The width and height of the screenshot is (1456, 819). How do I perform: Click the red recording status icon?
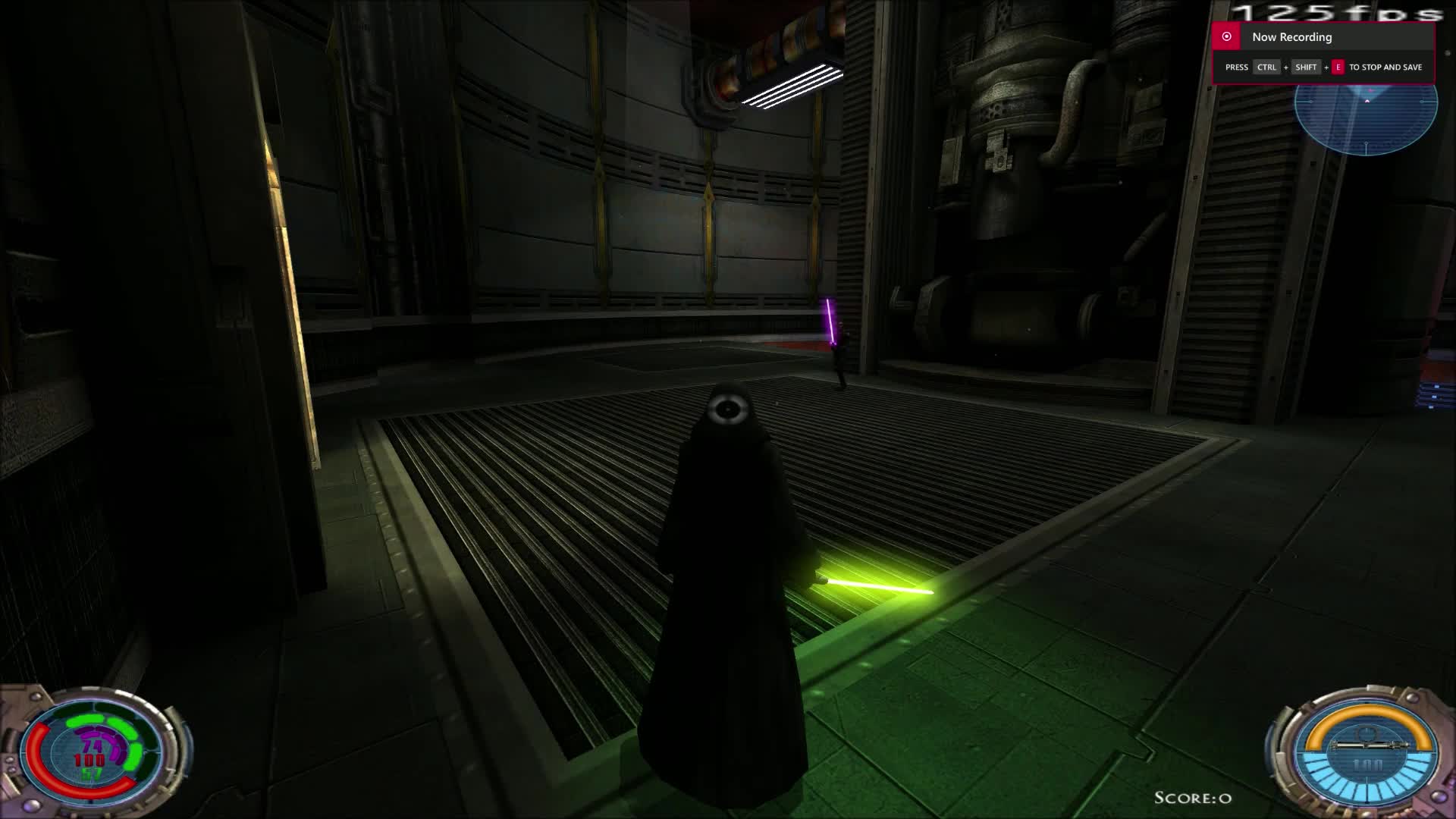point(1228,36)
